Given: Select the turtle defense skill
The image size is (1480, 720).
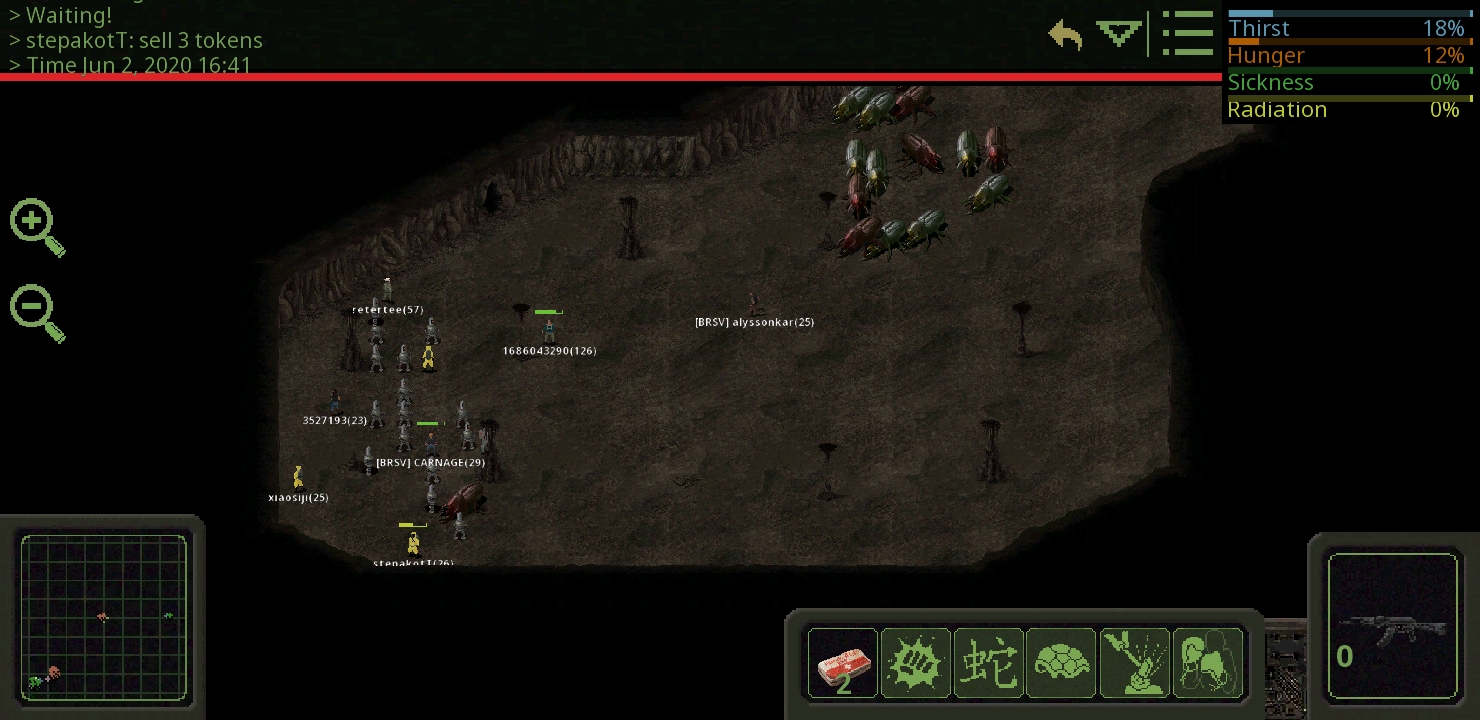Looking at the screenshot, I should point(1061,662).
